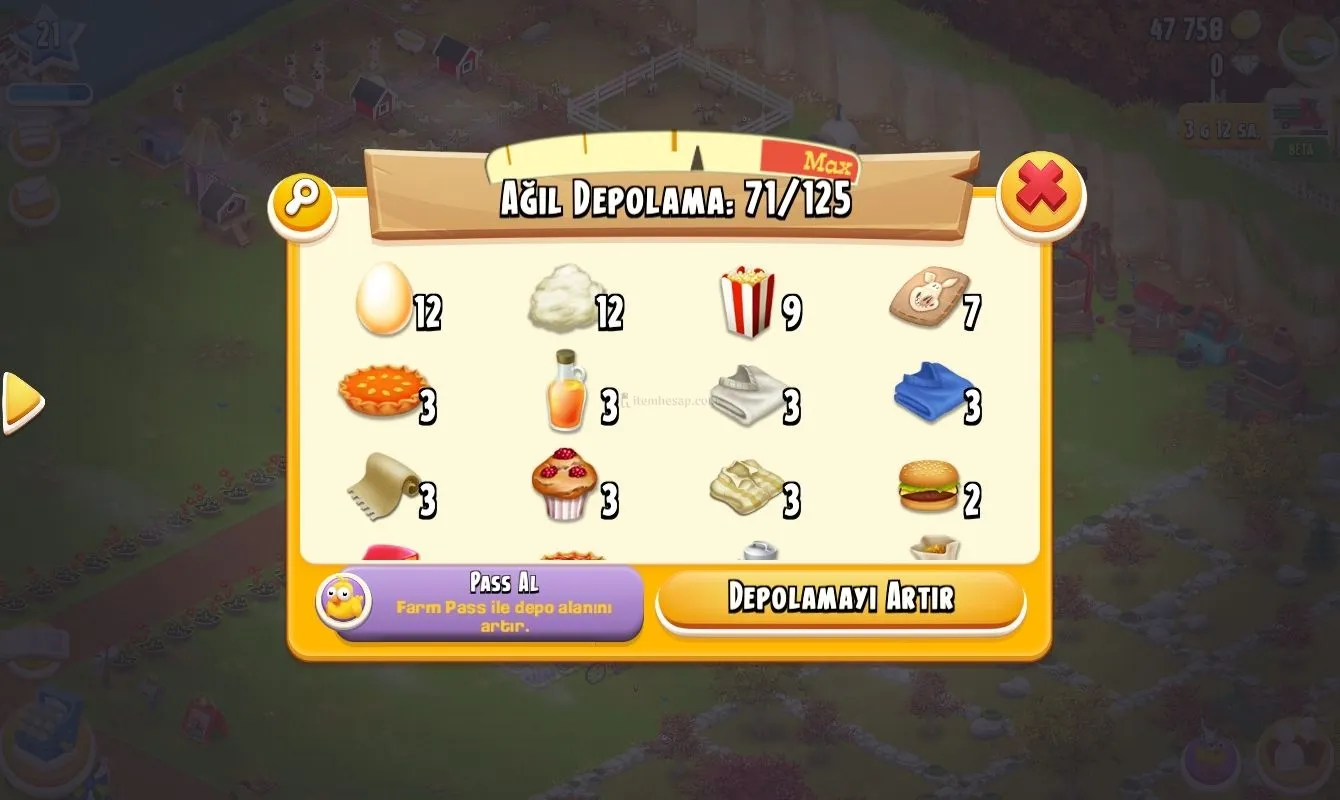Image resolution: width=1340 pixels, height=800 pixels.
Task: Choose the popcorn item
Action: (747, 302)
